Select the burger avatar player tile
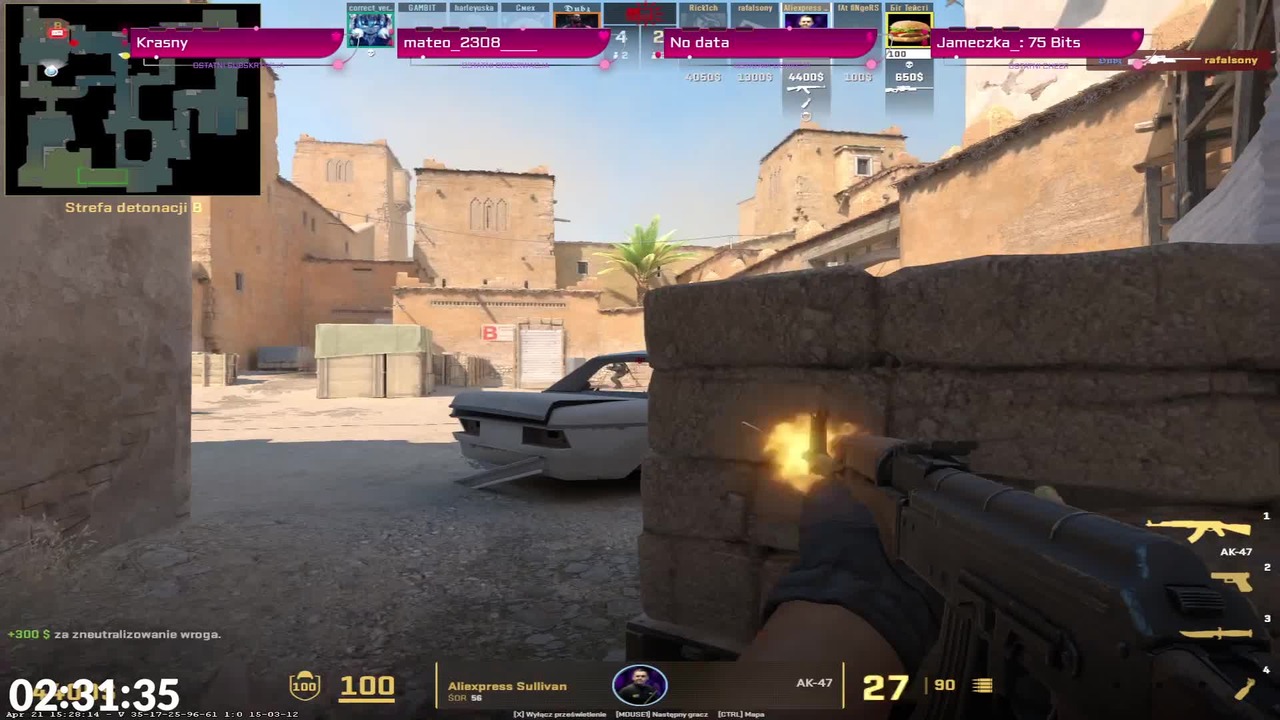The height and width of the screenshot is (720, 1280). click(x=908, y=30)
